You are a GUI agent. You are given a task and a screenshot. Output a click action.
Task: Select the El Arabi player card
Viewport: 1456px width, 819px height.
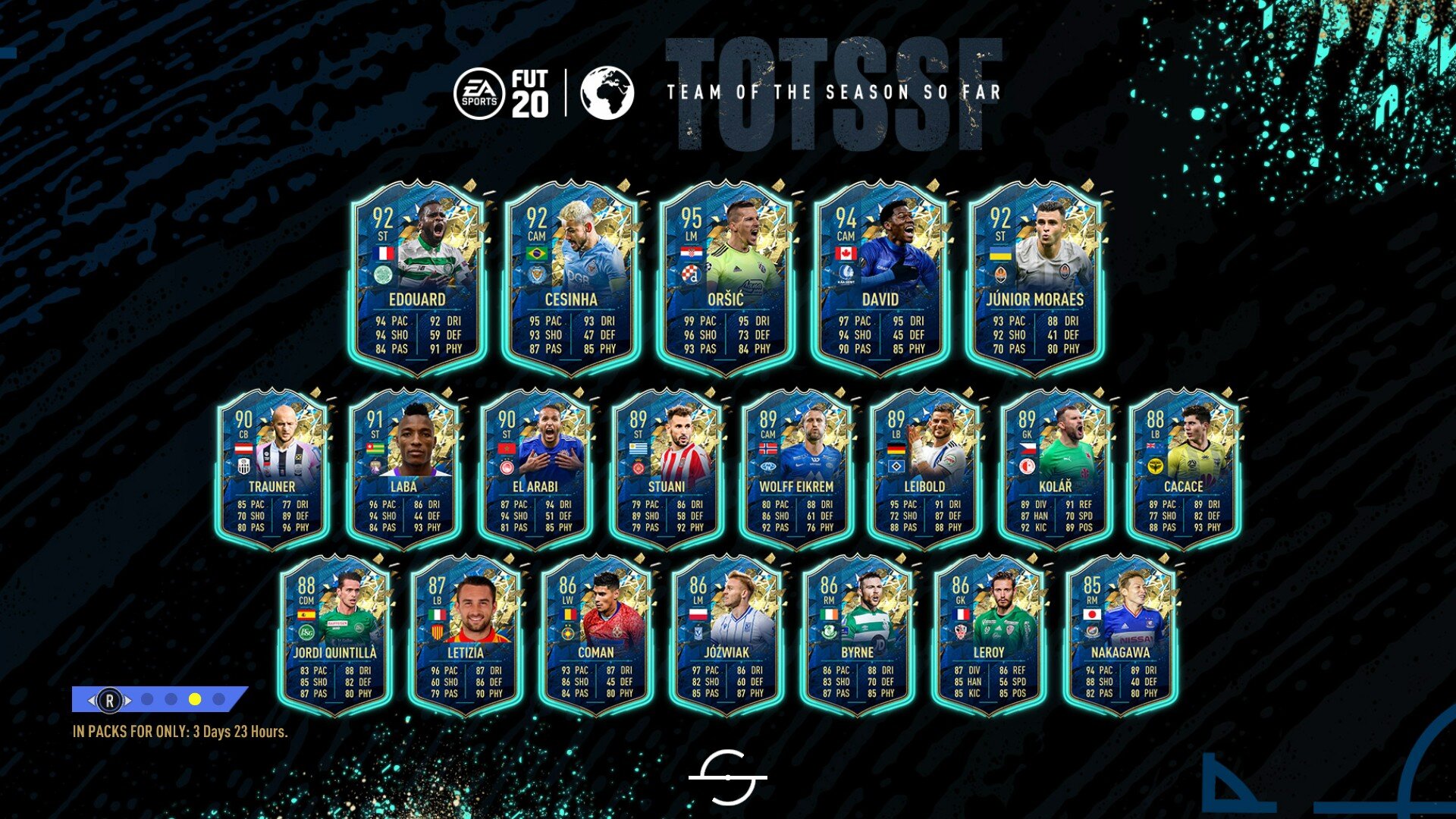(535, 470)
